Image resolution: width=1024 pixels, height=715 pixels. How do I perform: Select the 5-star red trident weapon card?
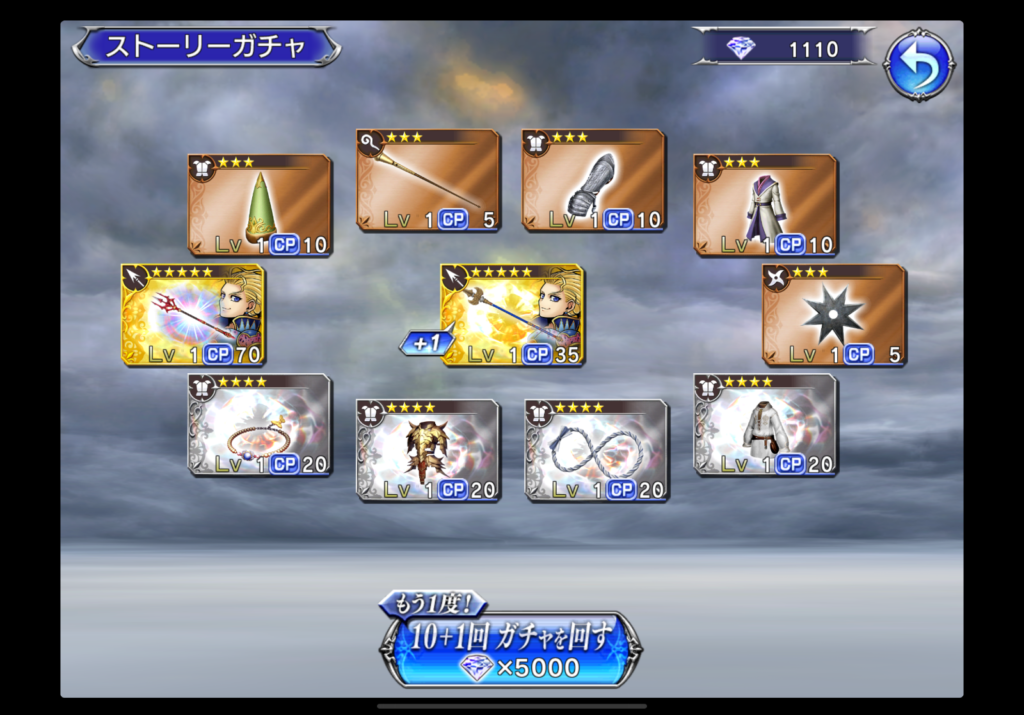click(x=193, y=315)
